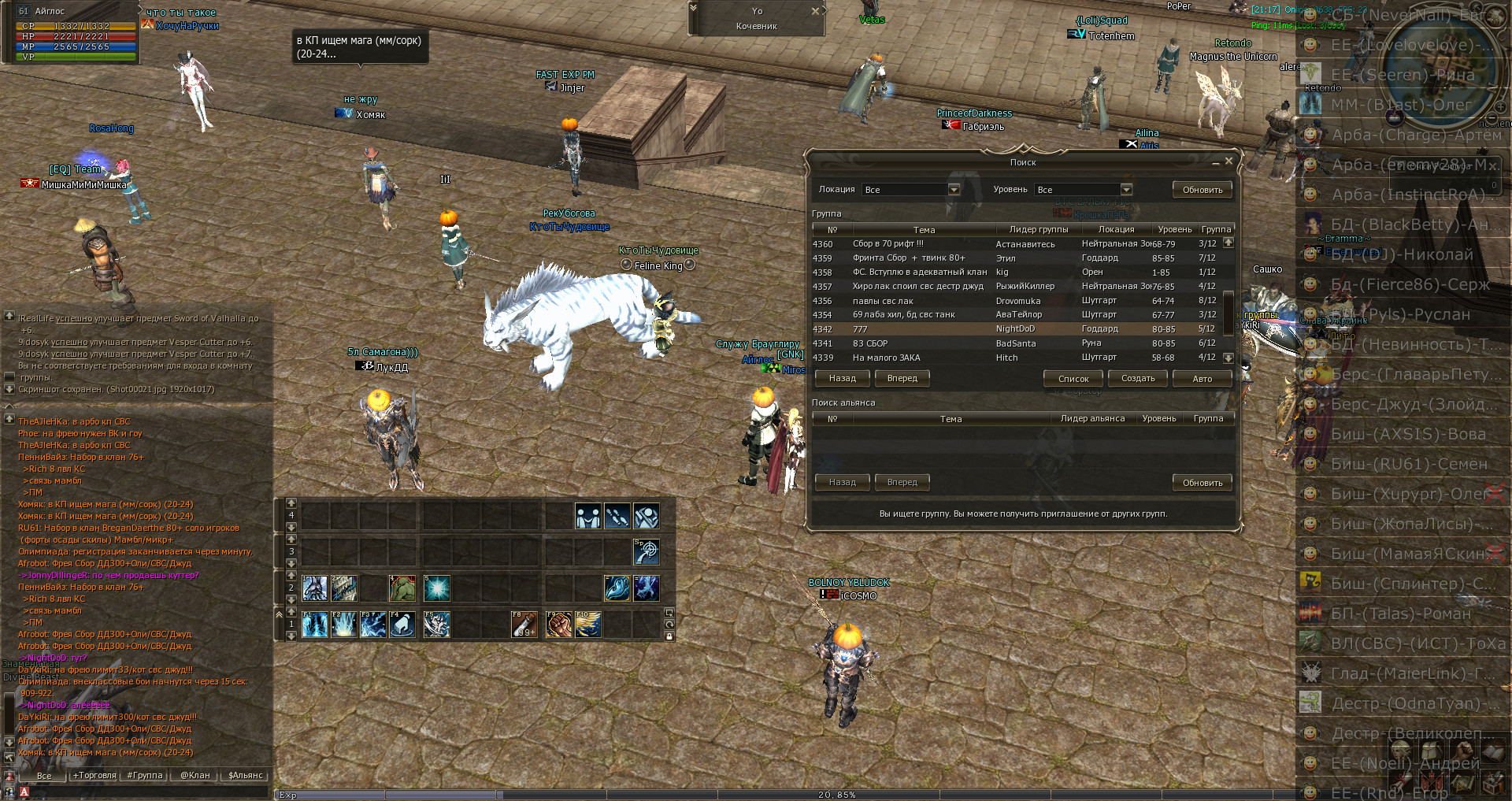Switch chat to the #Группа tab
The image size is (1512, 801).
coord(145,776)
